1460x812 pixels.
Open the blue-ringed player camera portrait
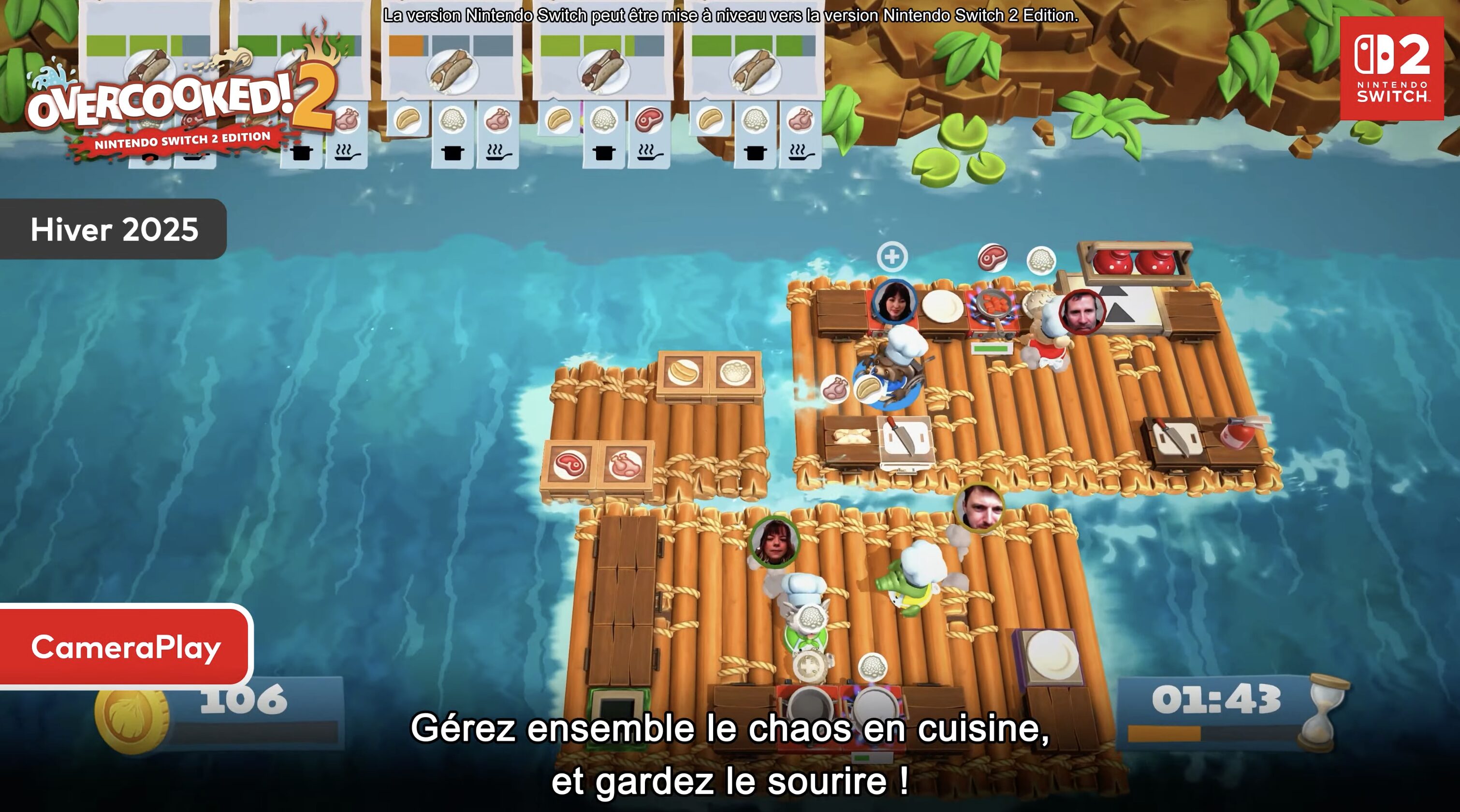(x=894, y=302)
